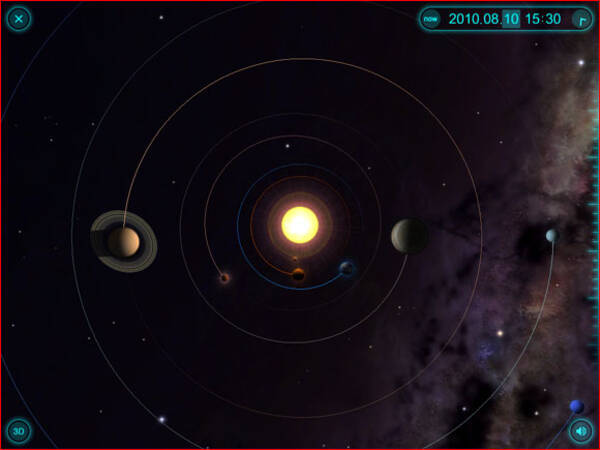600x450 pixels.
Task: Select the highlighted day field in the date
Action: click(510, 18)
